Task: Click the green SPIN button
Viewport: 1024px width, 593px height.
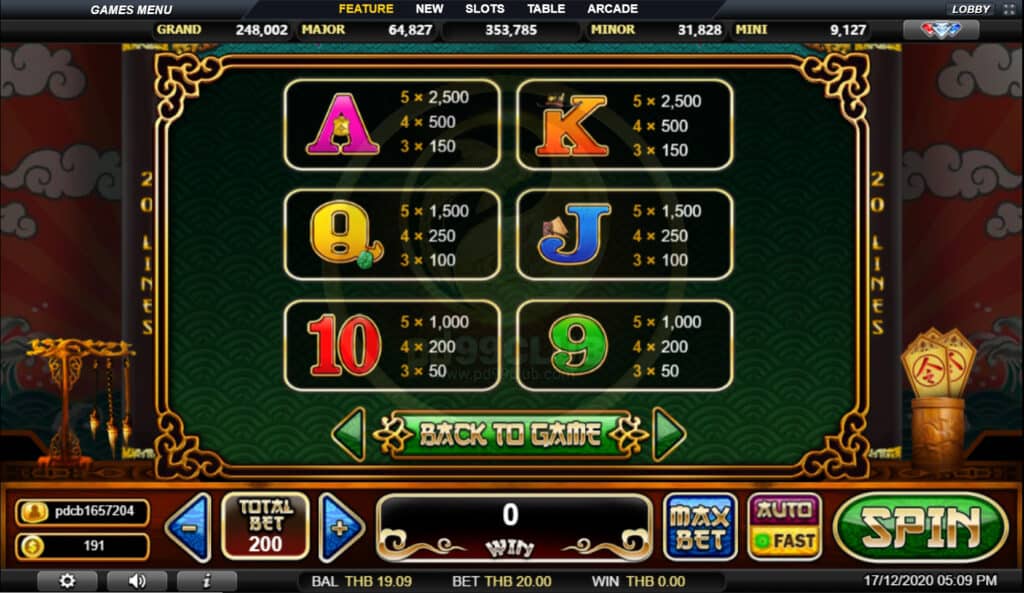Action: pos(919,527)
